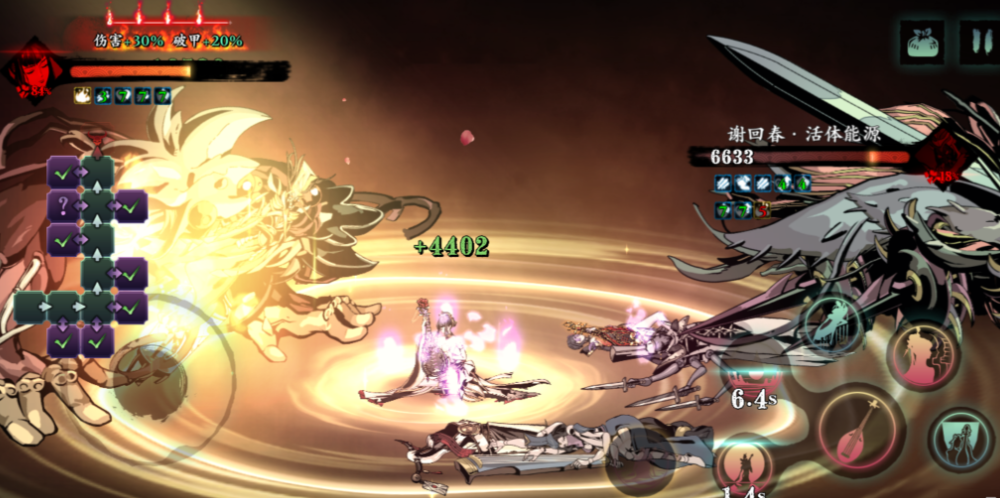Image resolution: width=1000 pixels, height=498 pixels.
Task: Pause the battle
Action: 977,43
